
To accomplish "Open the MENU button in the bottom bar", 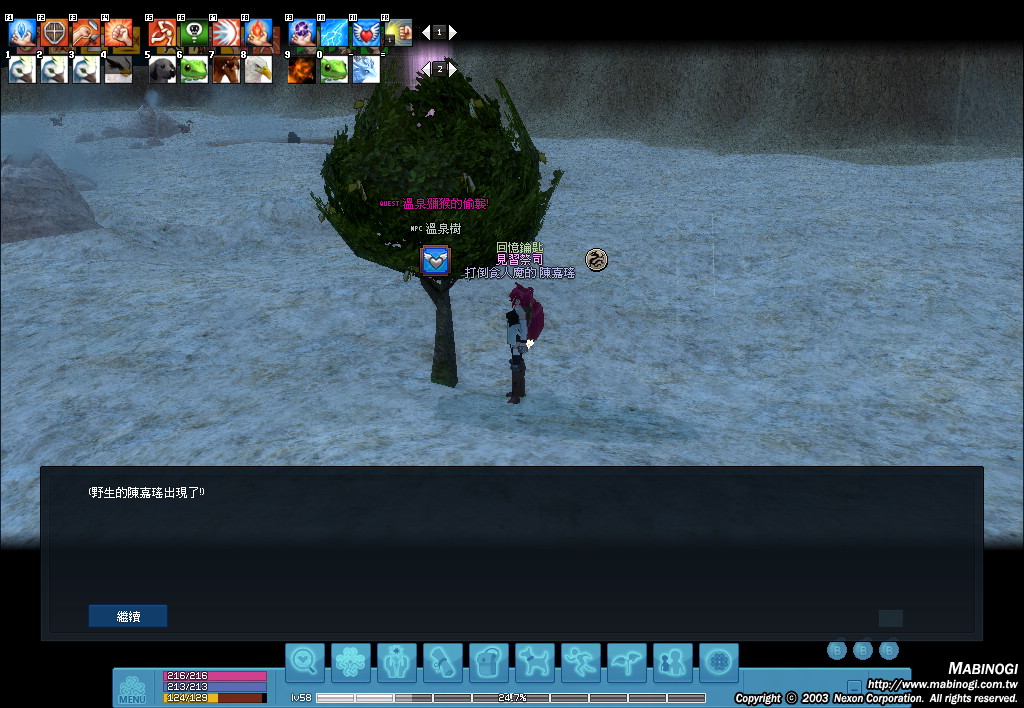I will [132, 689].
